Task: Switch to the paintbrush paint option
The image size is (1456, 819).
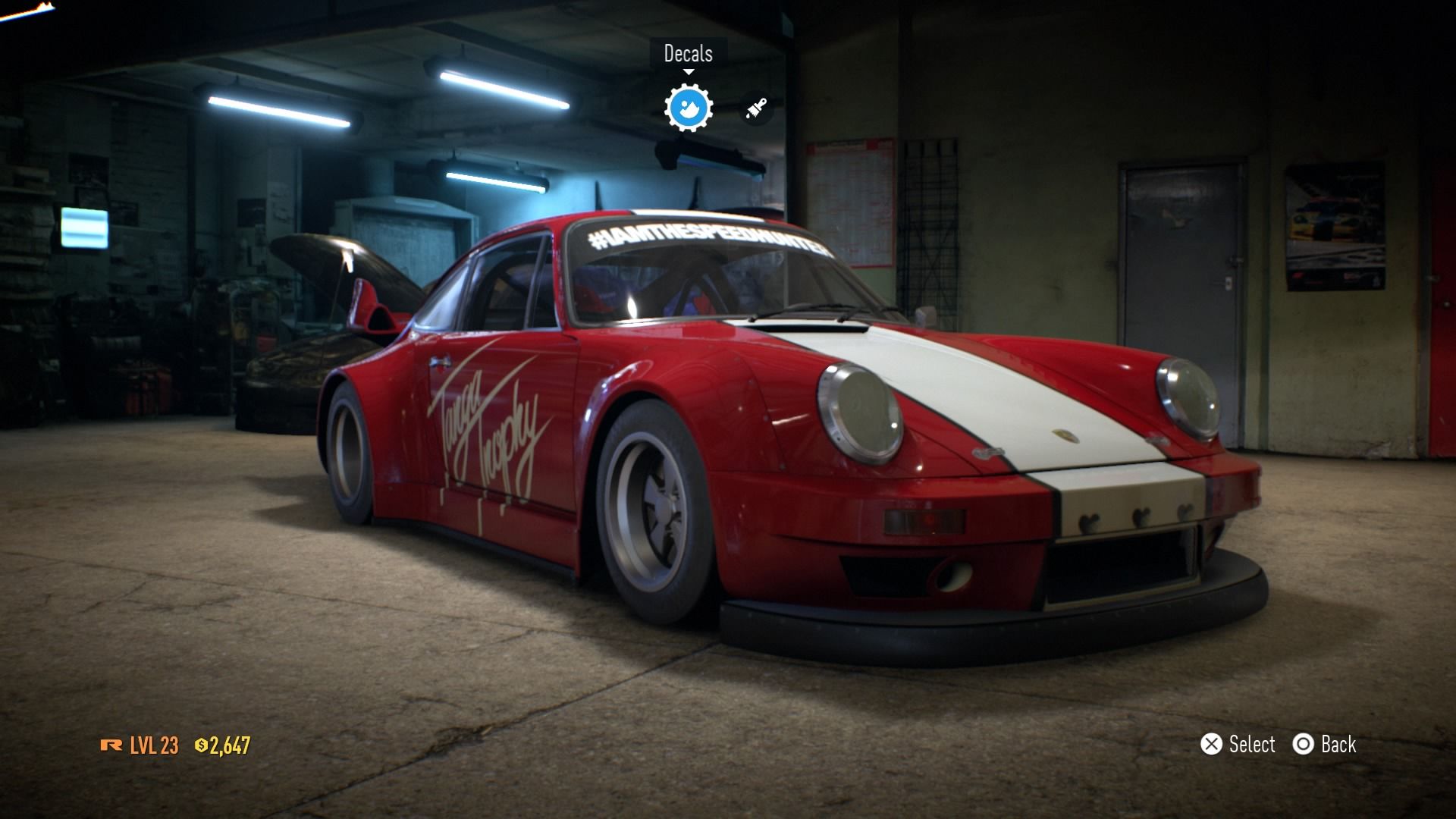Action: coord(755,109)
